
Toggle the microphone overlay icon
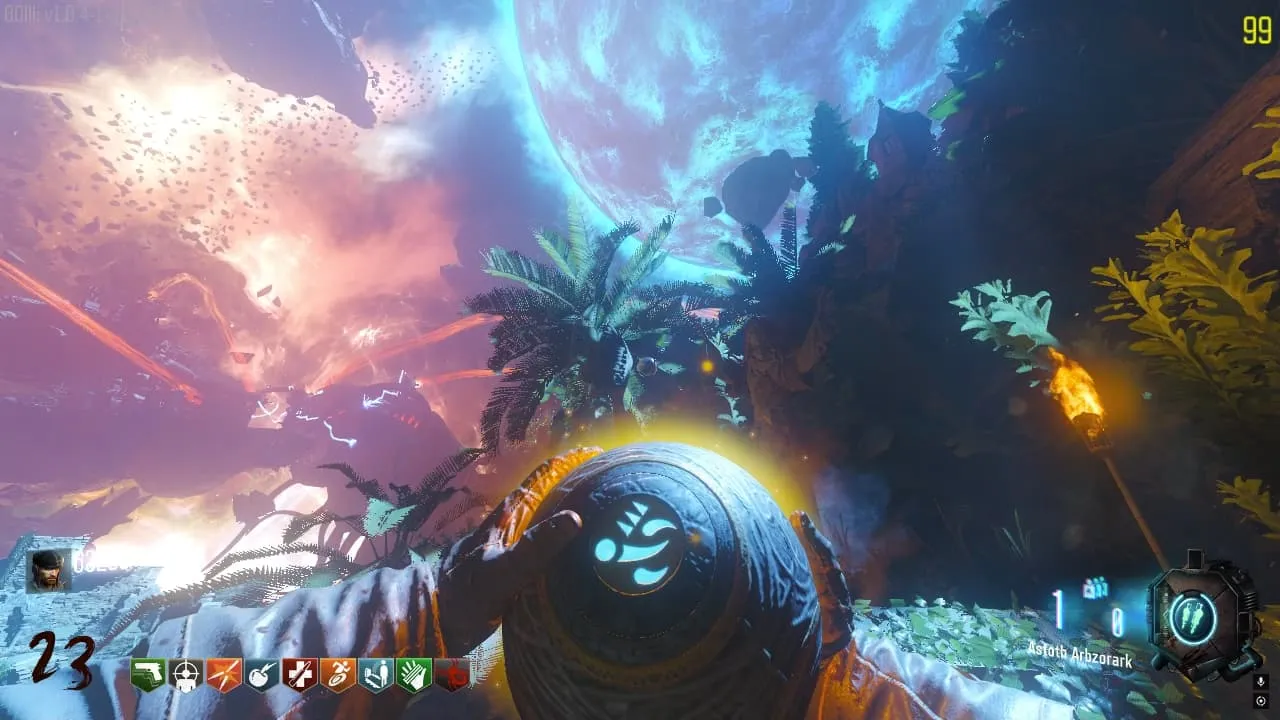tap(1261, 681)
